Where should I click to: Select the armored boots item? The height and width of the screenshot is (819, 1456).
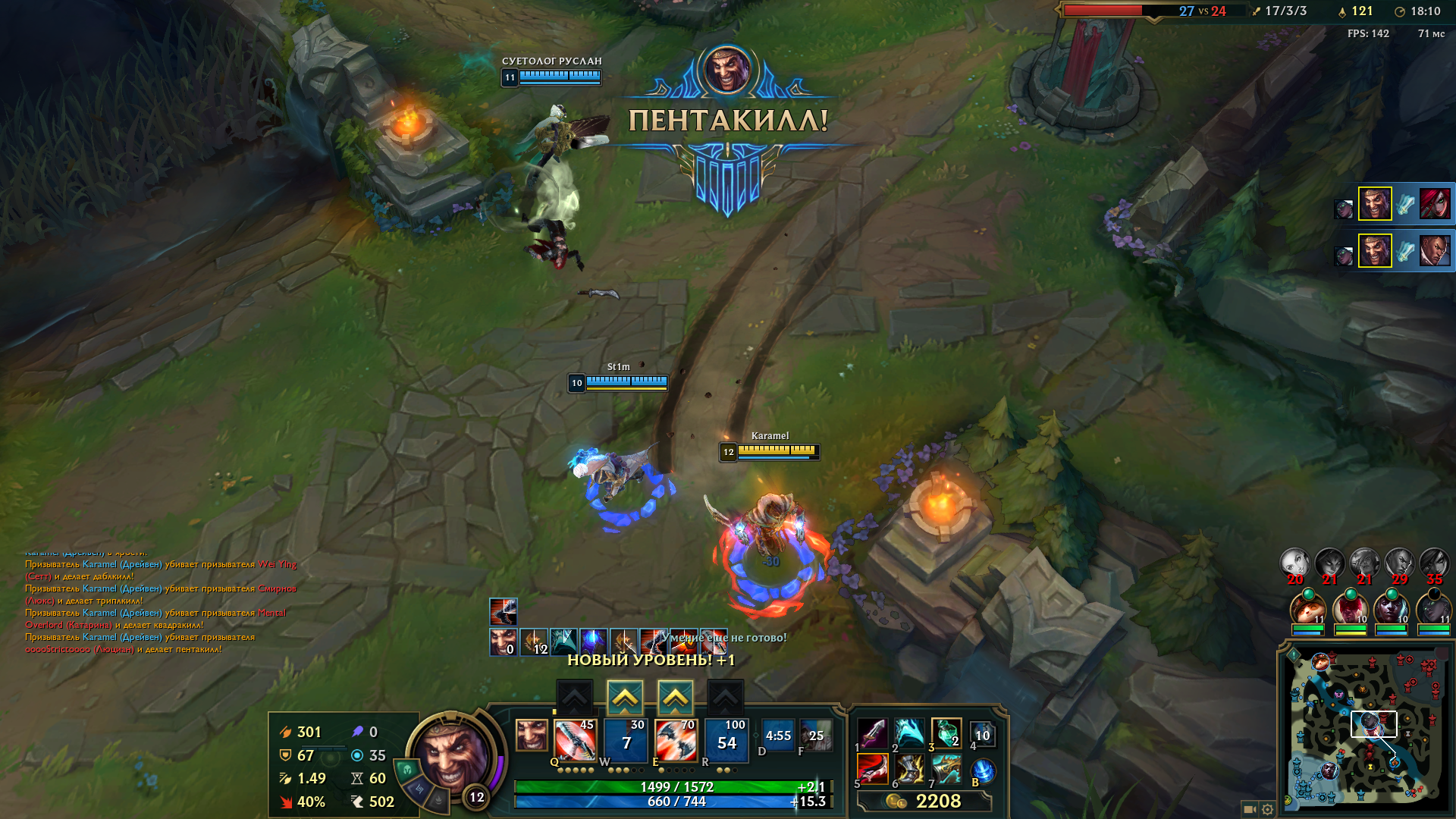[909, 770]
